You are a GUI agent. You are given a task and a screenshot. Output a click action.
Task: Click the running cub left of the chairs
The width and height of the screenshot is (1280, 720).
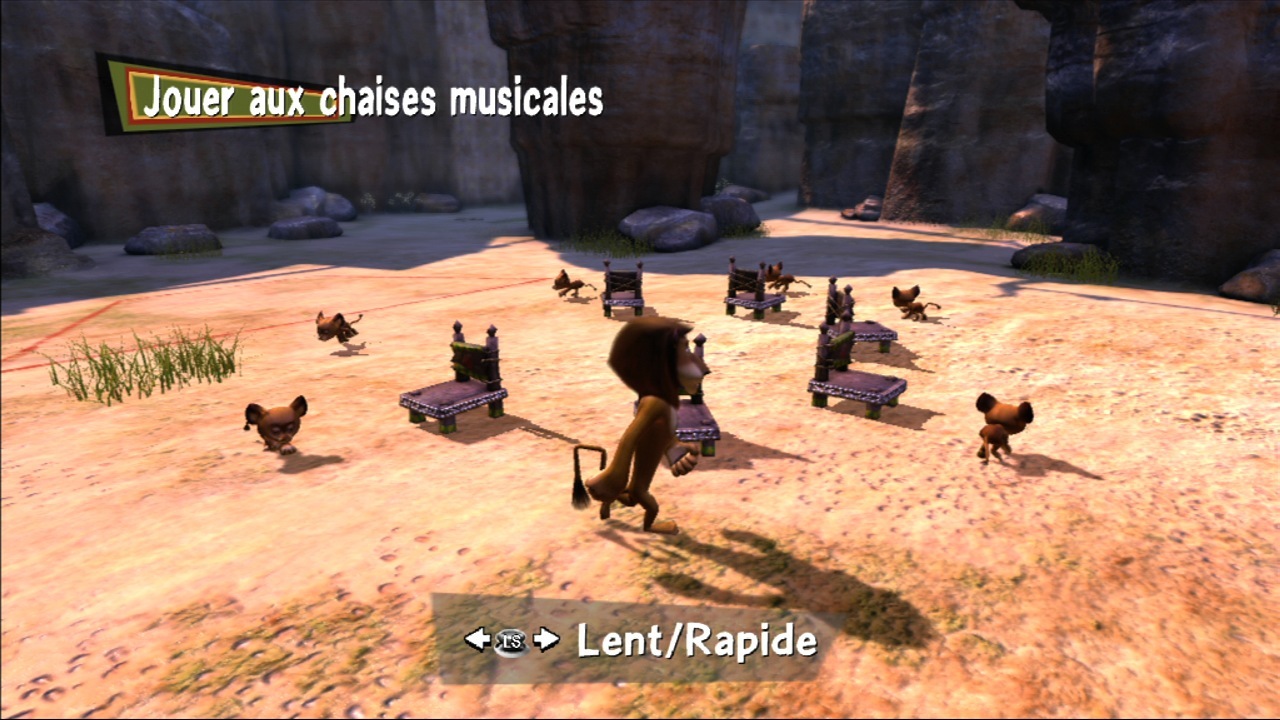click(x=336, y=327)
